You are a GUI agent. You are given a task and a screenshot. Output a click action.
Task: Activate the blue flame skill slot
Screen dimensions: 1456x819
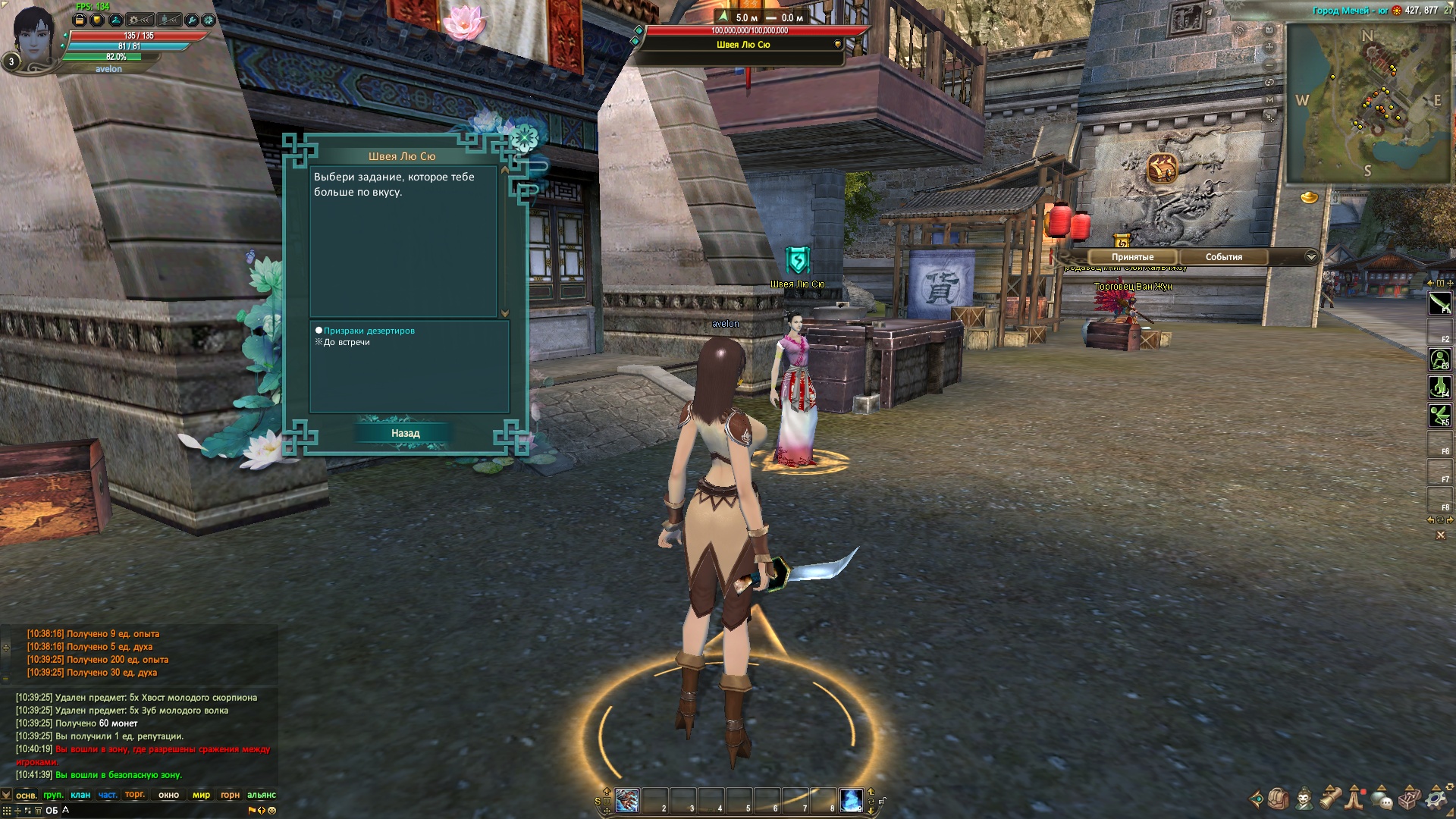point(851,800)
